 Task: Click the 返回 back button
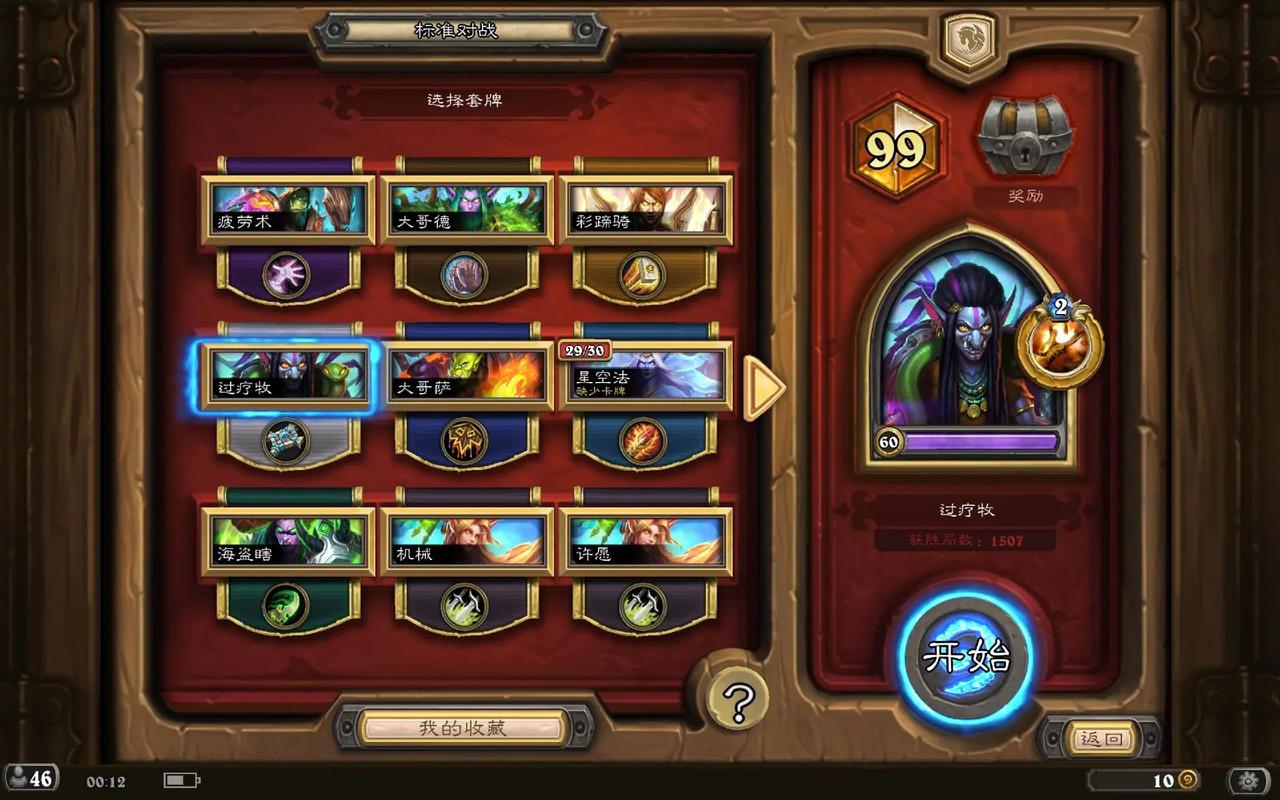click(x=1103, y=739)
